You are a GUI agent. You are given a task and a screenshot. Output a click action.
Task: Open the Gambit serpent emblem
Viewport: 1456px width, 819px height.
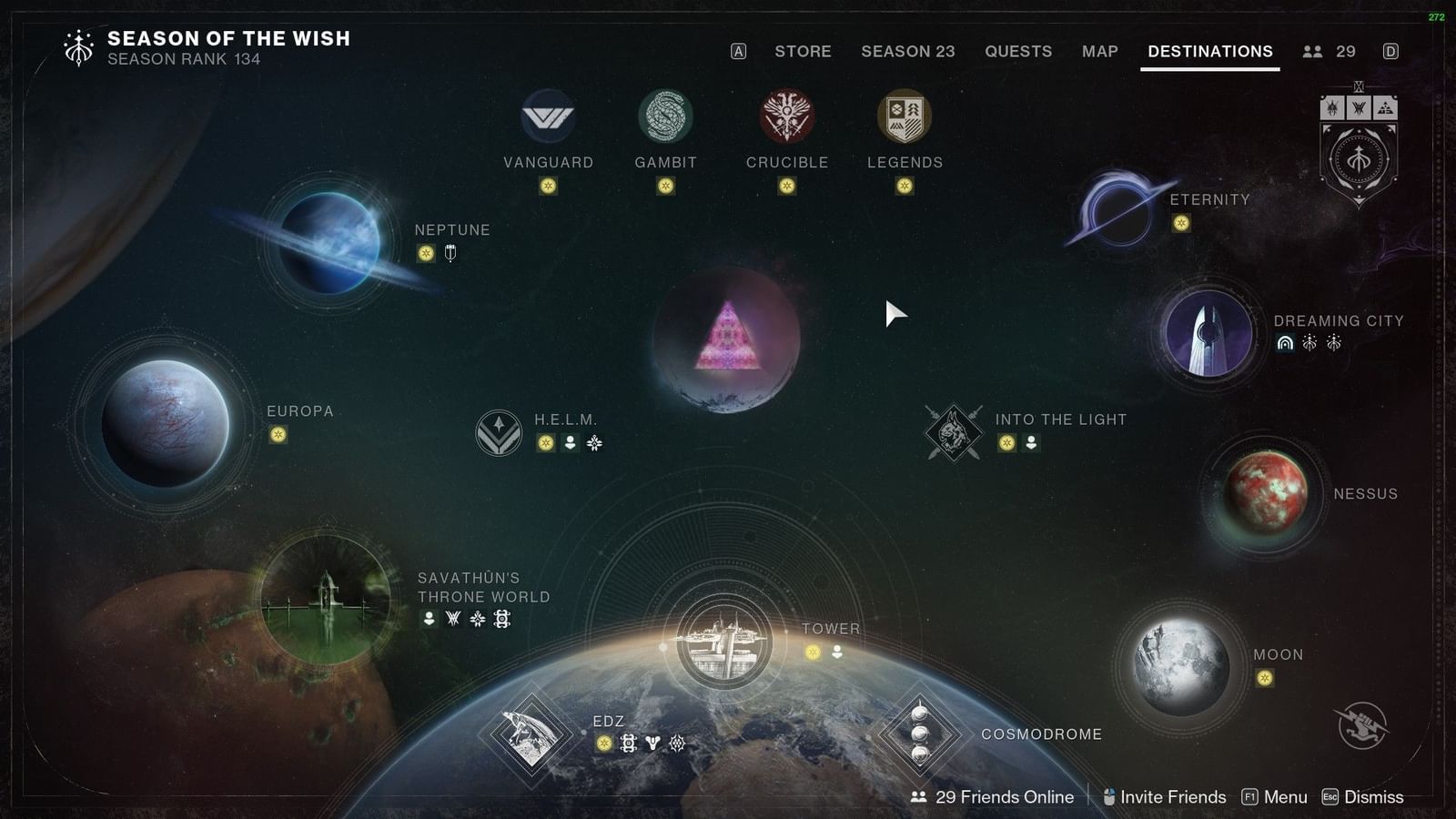click(x=665, y=114)
